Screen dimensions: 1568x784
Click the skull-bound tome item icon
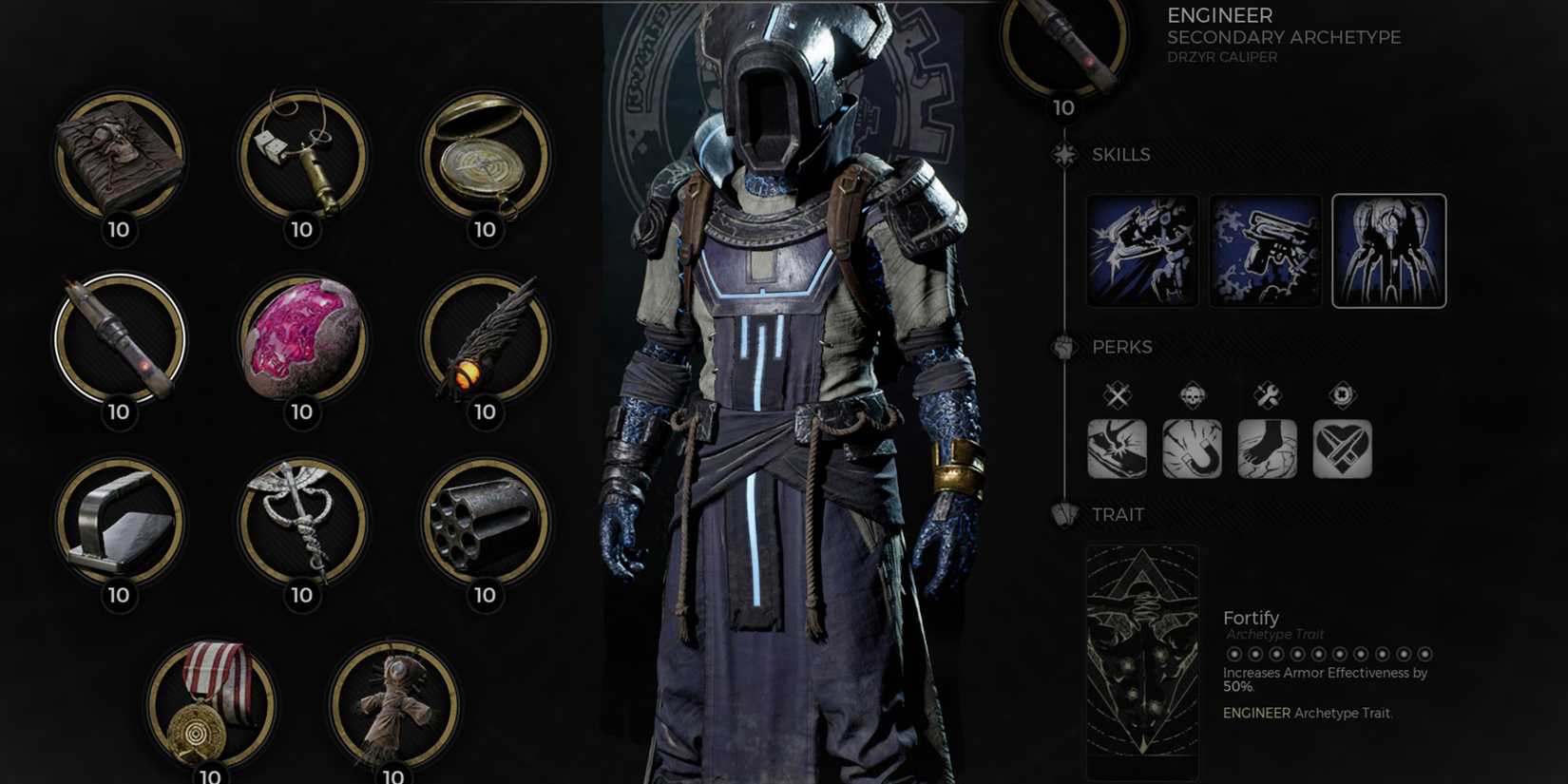tap(119, 160)
